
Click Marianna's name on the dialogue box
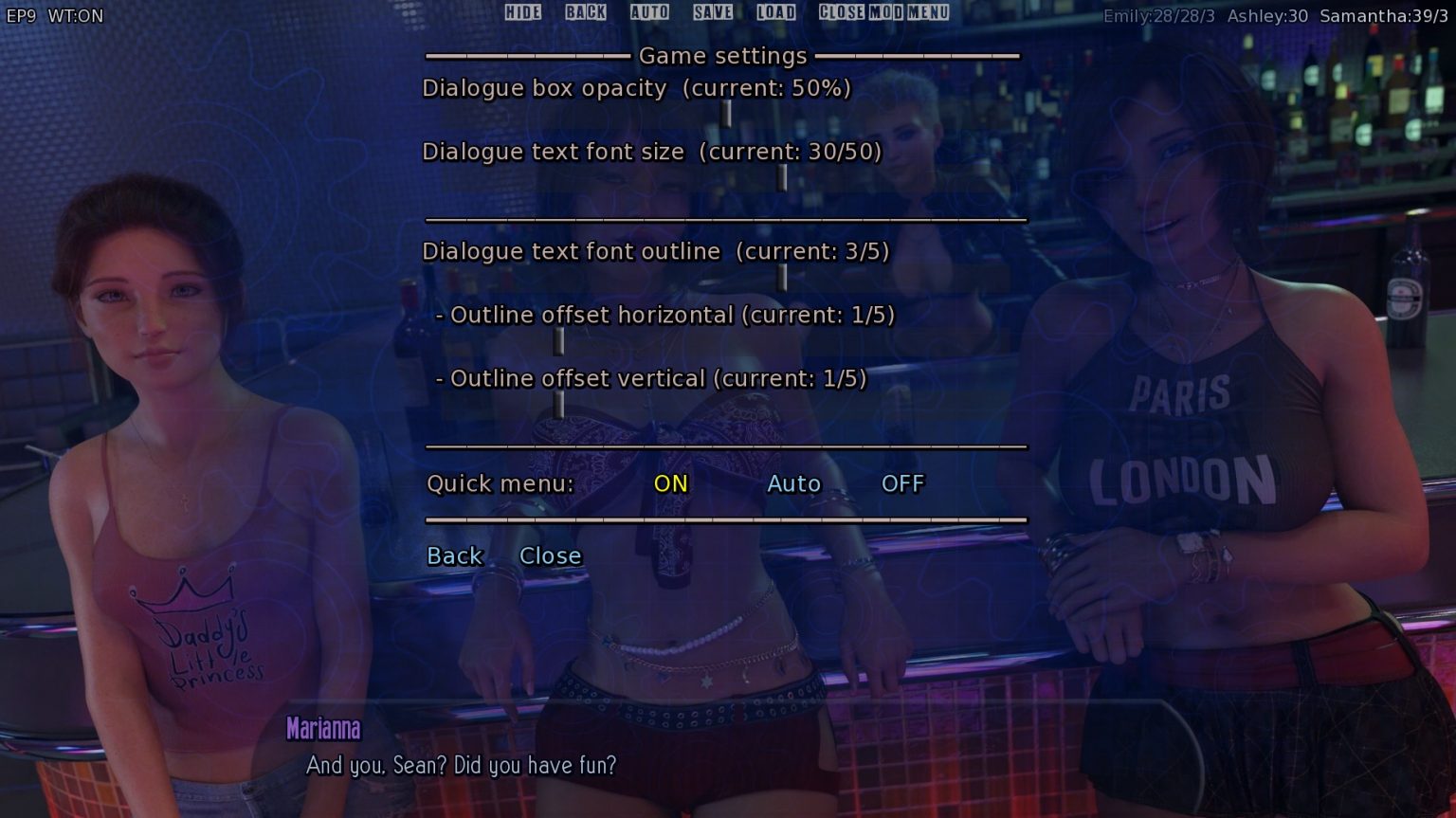[323, 730]
